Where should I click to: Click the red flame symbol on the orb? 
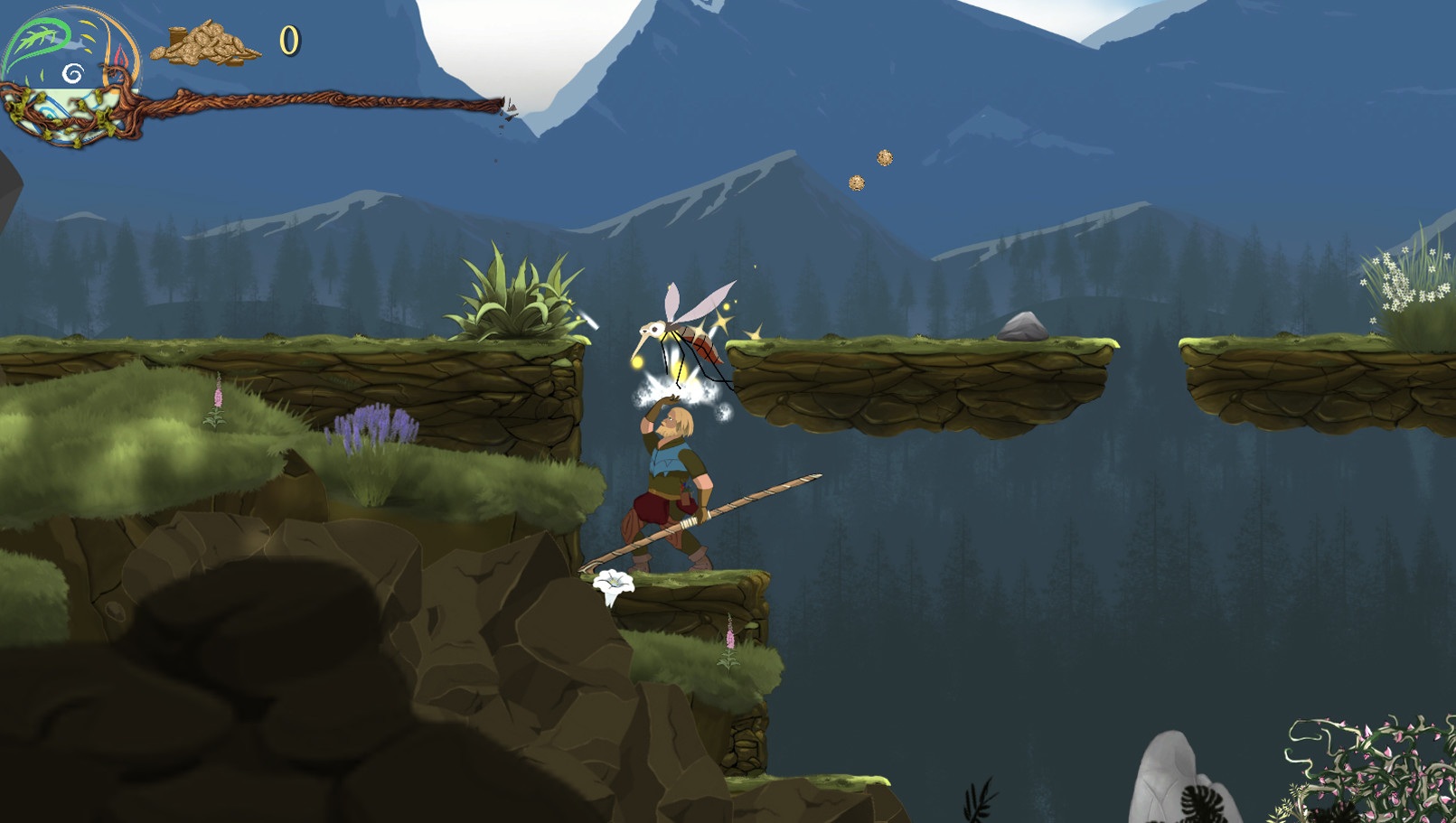pyautogui.click(x=121, y=59)
